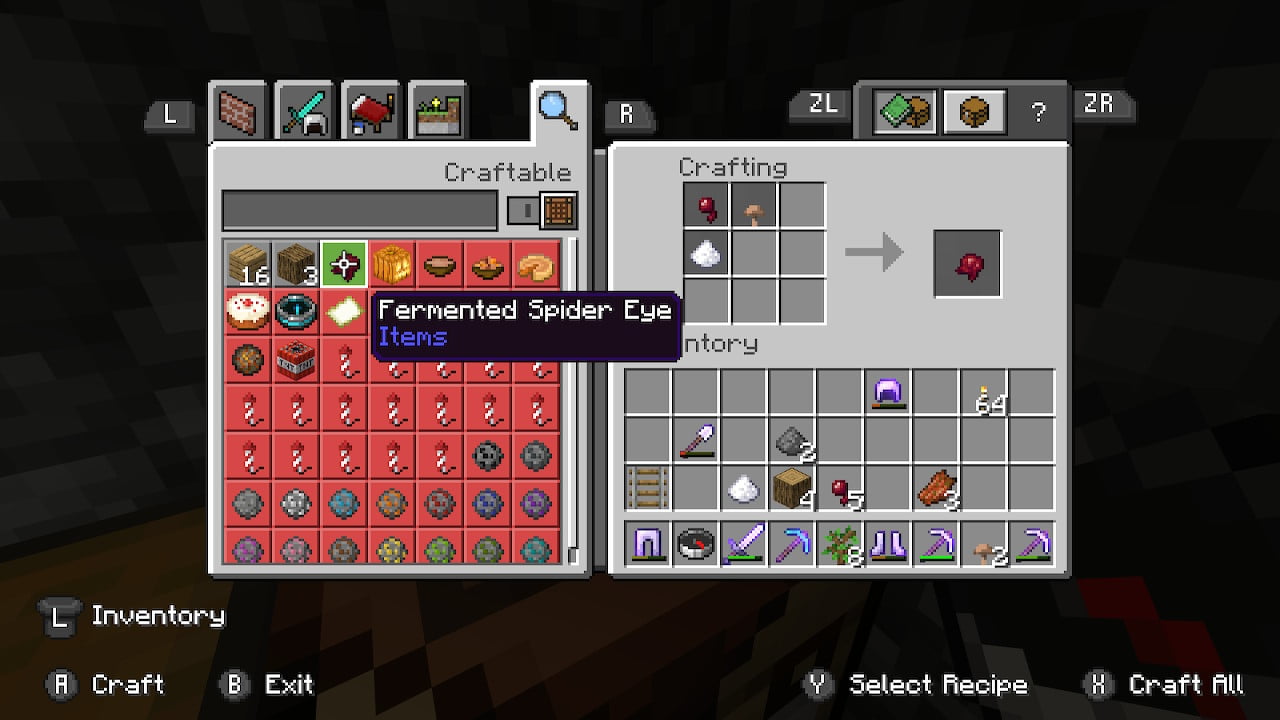This screenshot has height=720, width=1280.
Task: Select the oak planks recipe stack of 16
Action: [248, 263]
